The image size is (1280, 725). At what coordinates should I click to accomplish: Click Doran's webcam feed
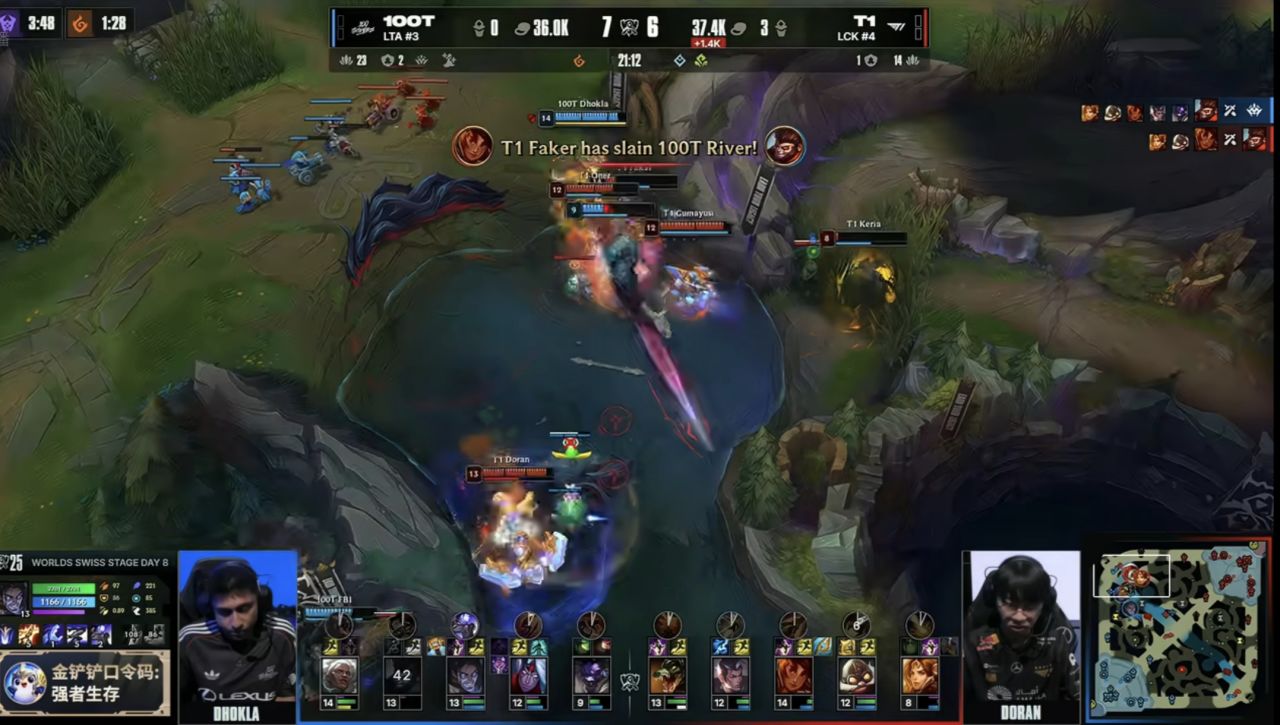[1020, 630]
